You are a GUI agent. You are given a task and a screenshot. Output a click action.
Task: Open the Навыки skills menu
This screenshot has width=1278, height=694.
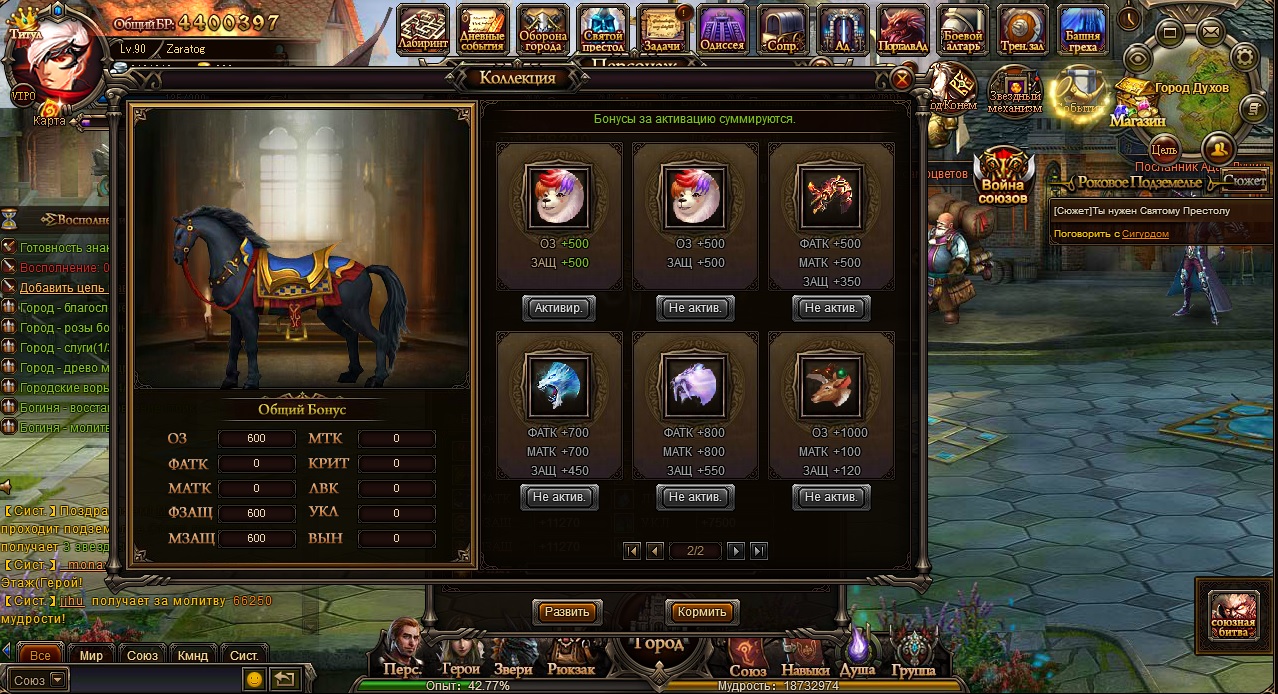(804, 657)
